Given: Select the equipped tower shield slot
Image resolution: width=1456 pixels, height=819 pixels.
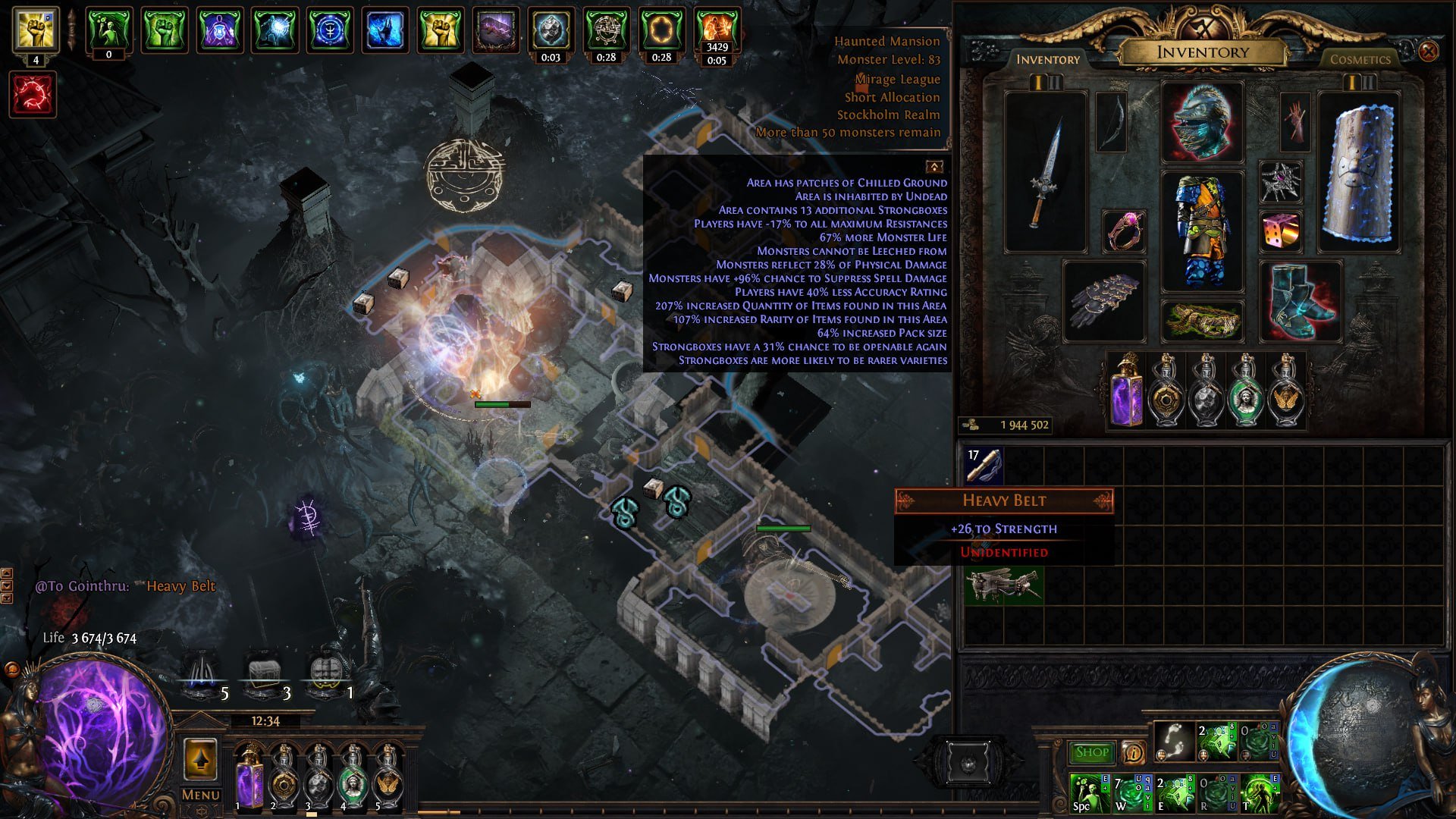Looking at the screenshot, I should click(1358, 172).
